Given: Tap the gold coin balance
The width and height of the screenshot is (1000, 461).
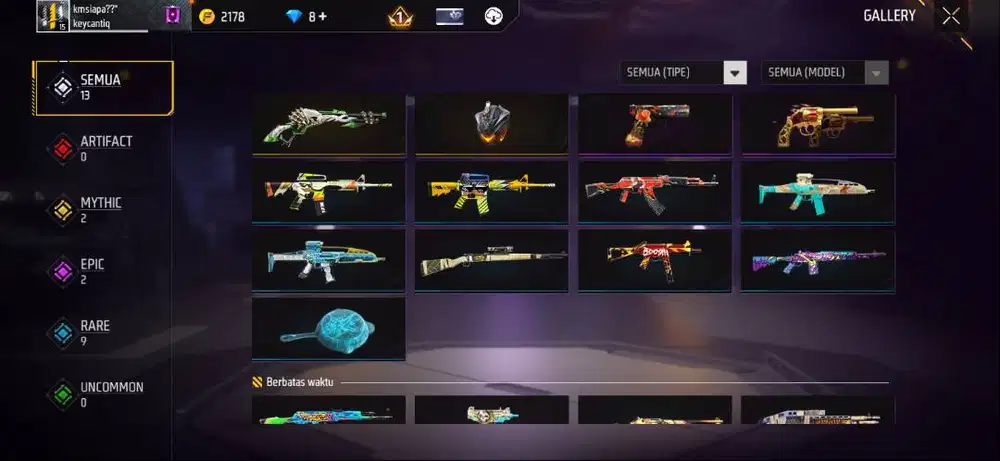Looking at the screenshot, I should pos(221,17).
